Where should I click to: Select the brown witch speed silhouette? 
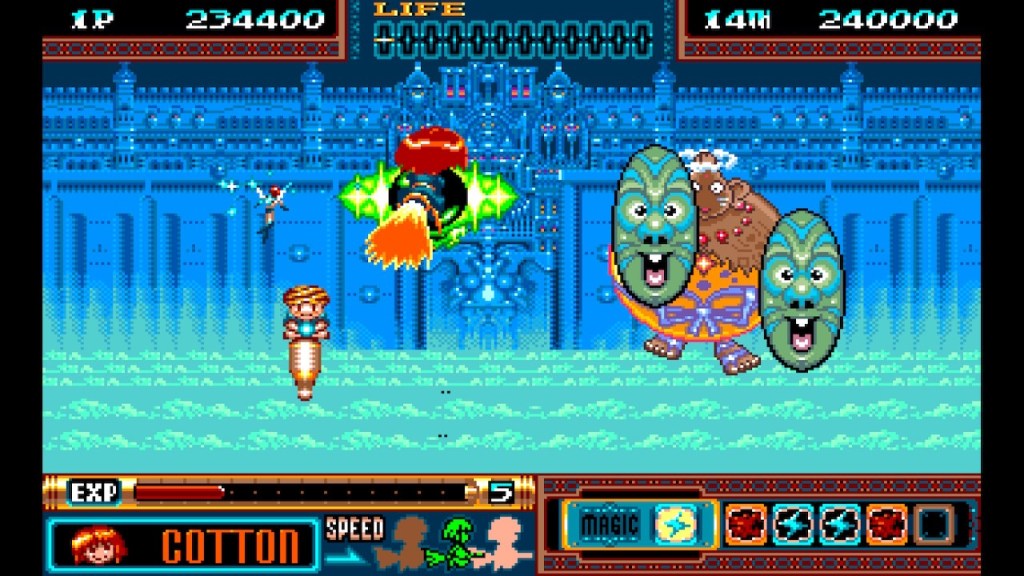click(410, 541)
